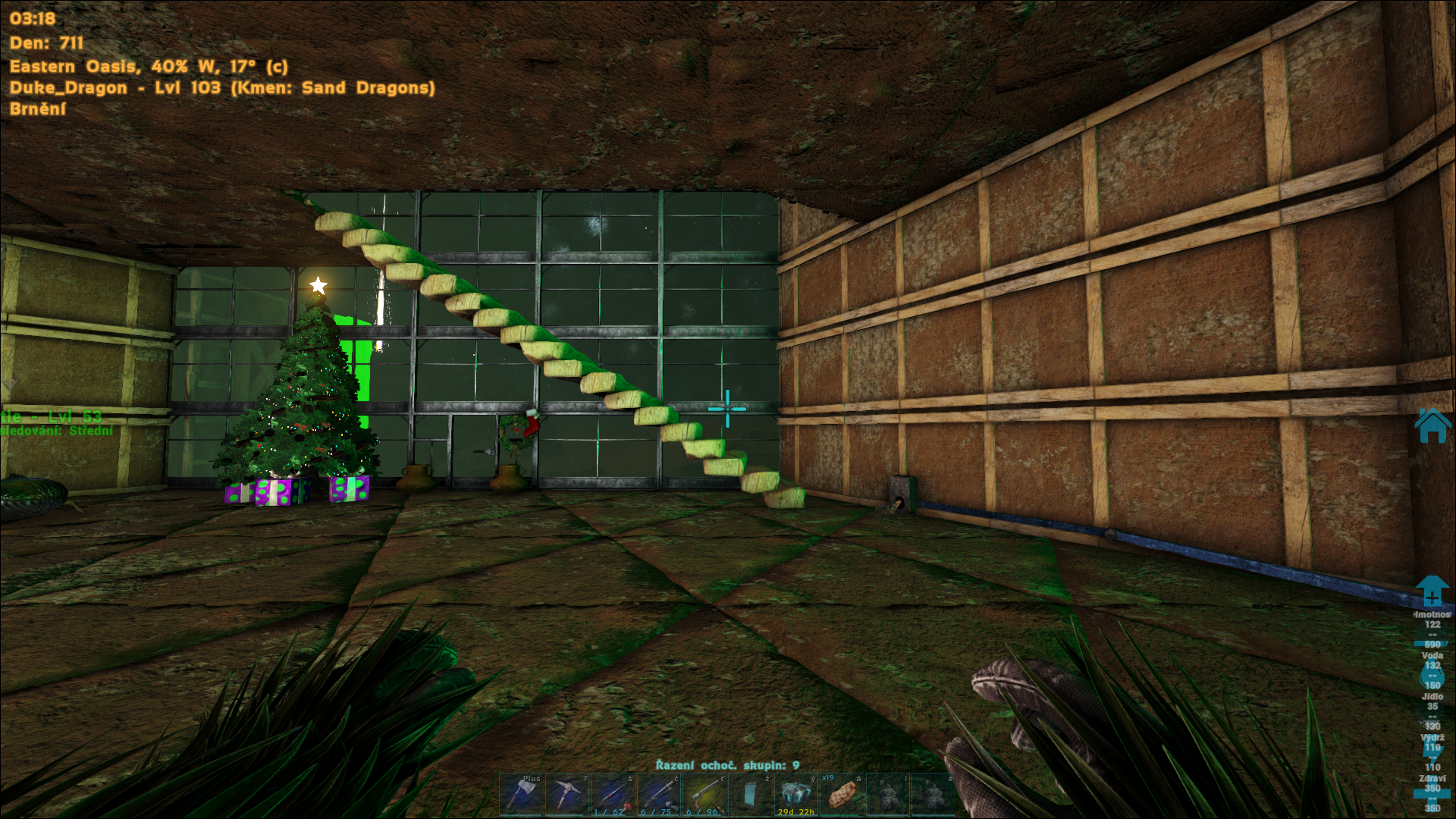Select the glowing crate with 29d 22h timer
The height and width of the screenshot is (819, 1456).
click(795, 794)
